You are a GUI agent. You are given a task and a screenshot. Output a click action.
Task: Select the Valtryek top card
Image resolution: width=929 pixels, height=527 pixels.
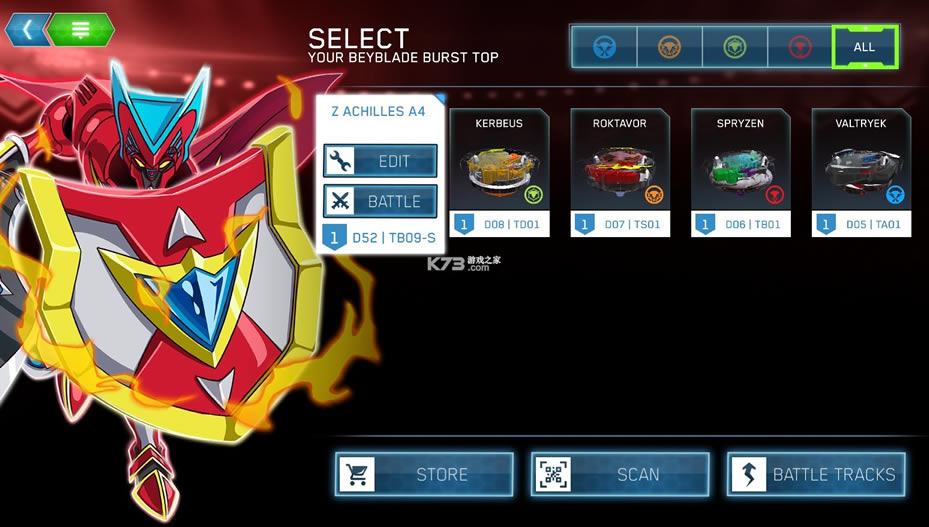click(860, 172)
